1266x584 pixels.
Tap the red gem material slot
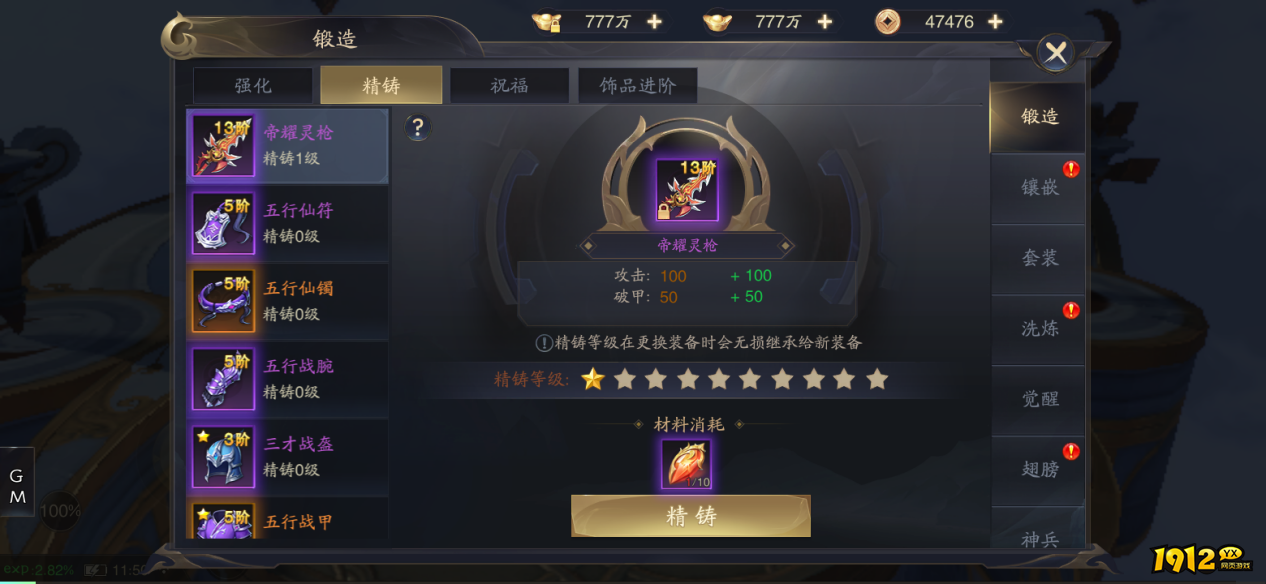[686, 465]
